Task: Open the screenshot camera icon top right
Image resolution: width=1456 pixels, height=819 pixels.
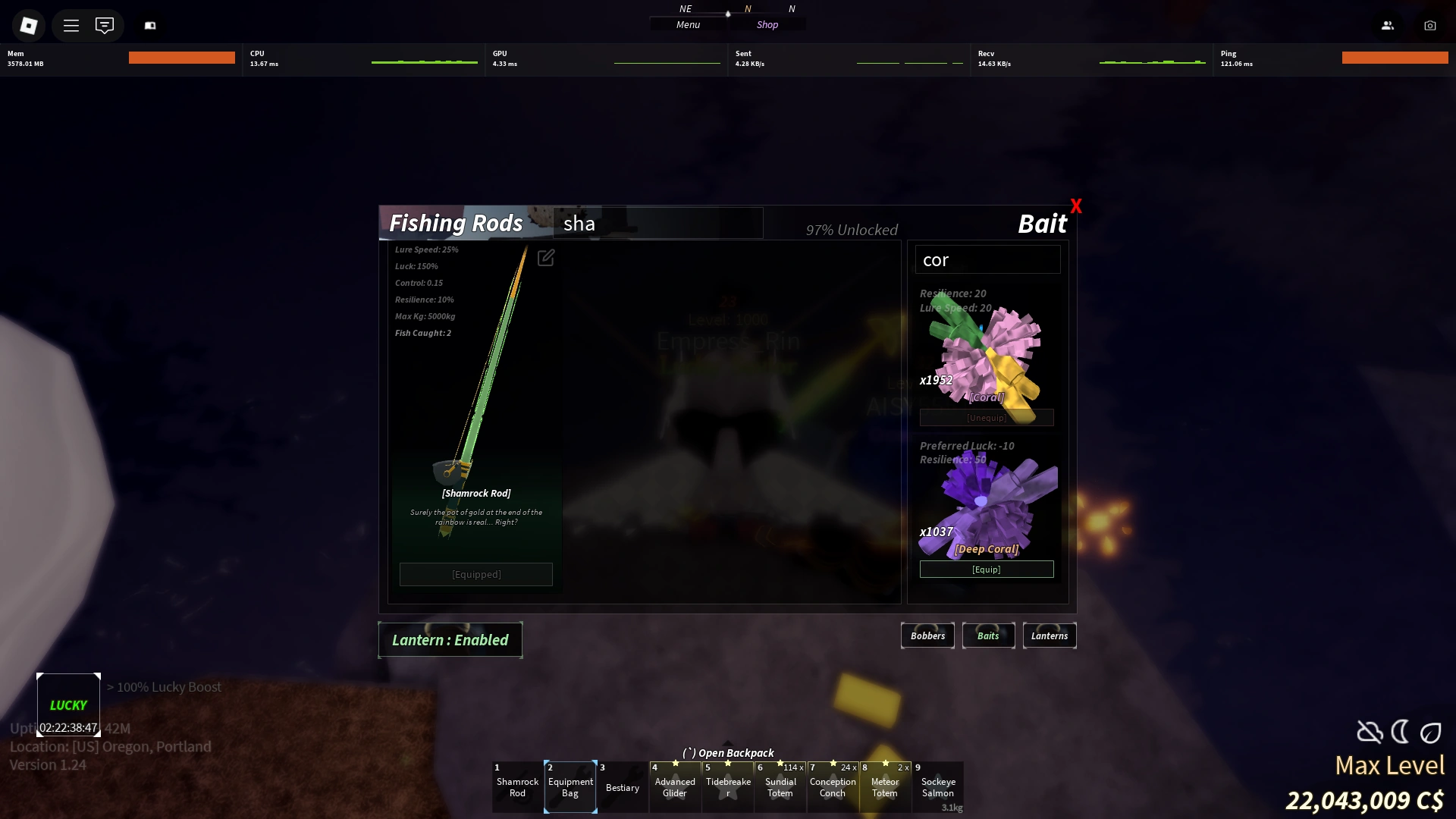Action: click(1430, 25)
